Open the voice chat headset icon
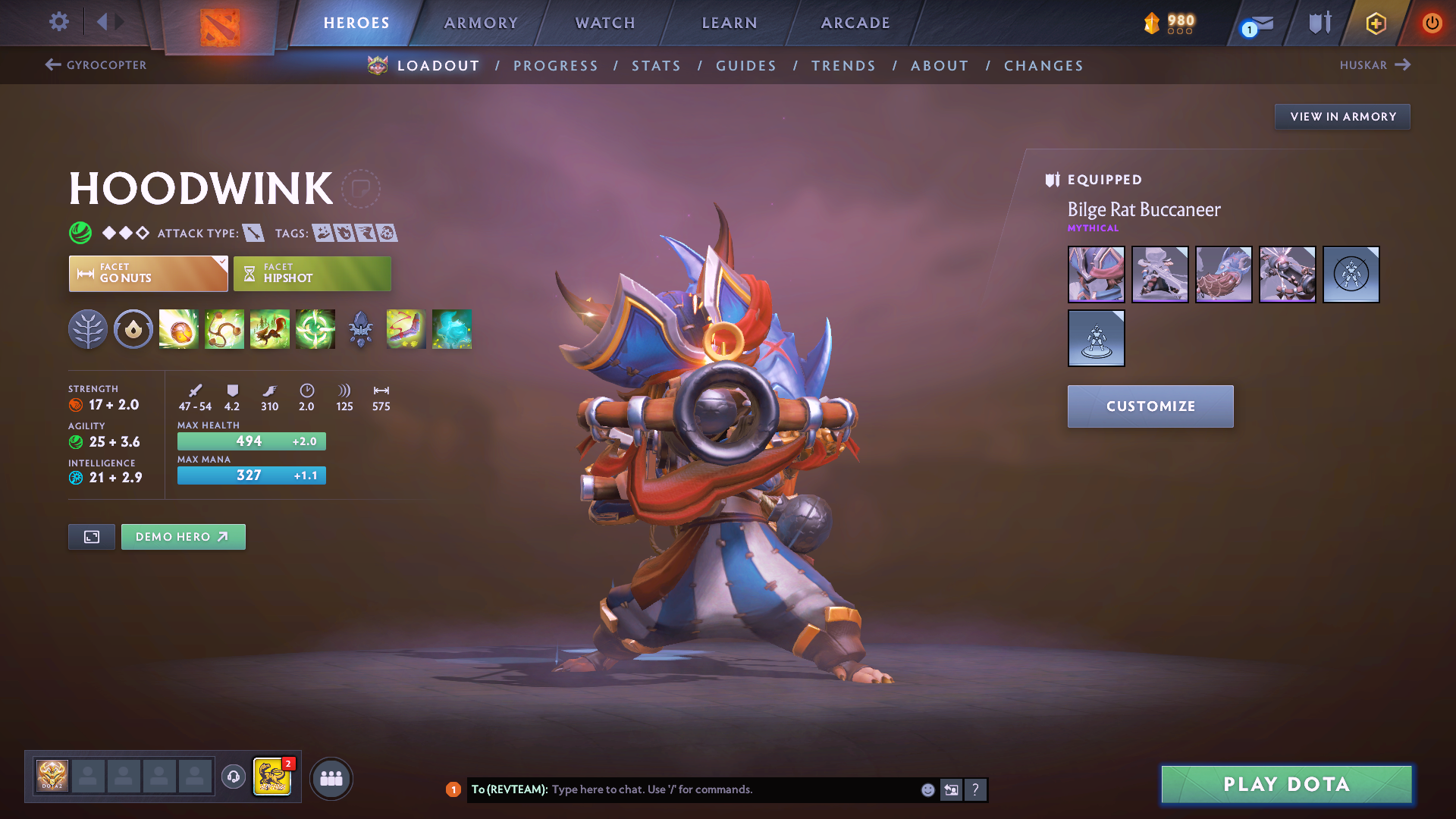 (x=233, y=778)
